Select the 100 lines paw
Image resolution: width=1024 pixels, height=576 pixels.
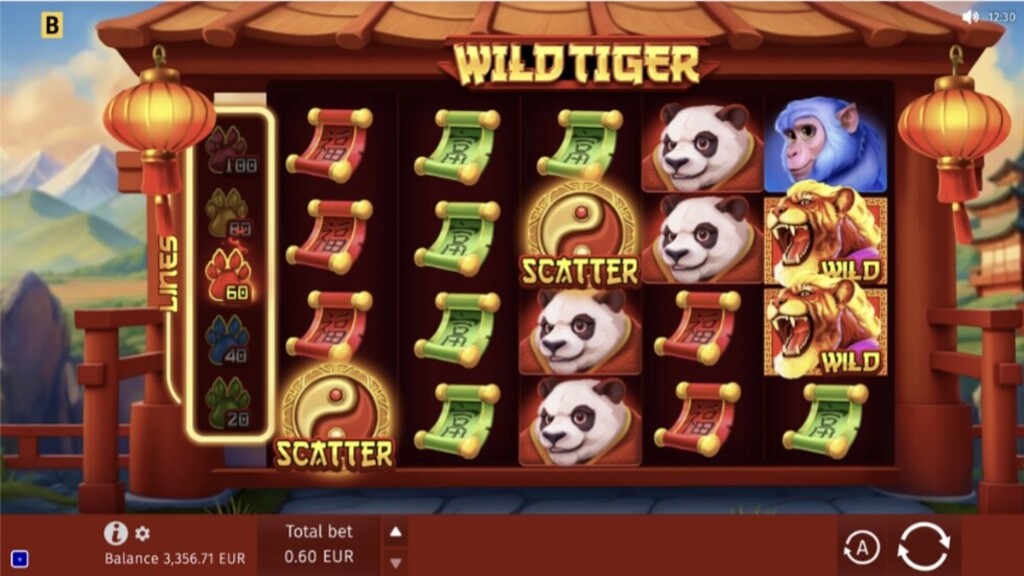pos(227,150)
